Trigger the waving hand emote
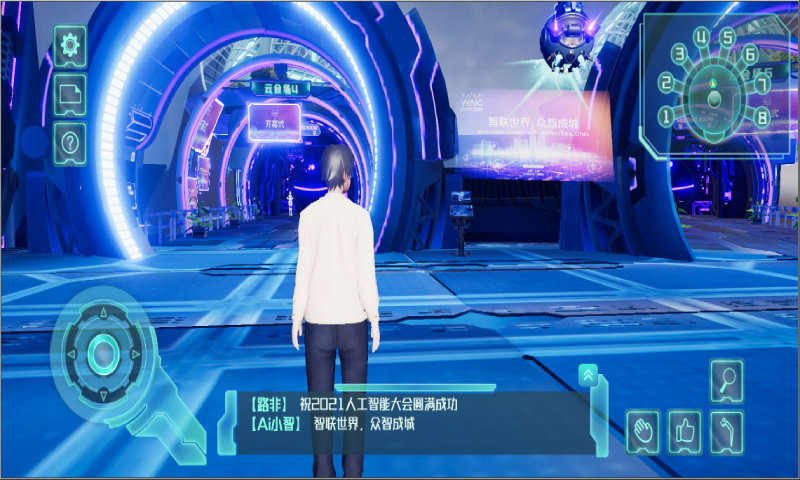Screen dimensions: 800x480 click(645, 431)
